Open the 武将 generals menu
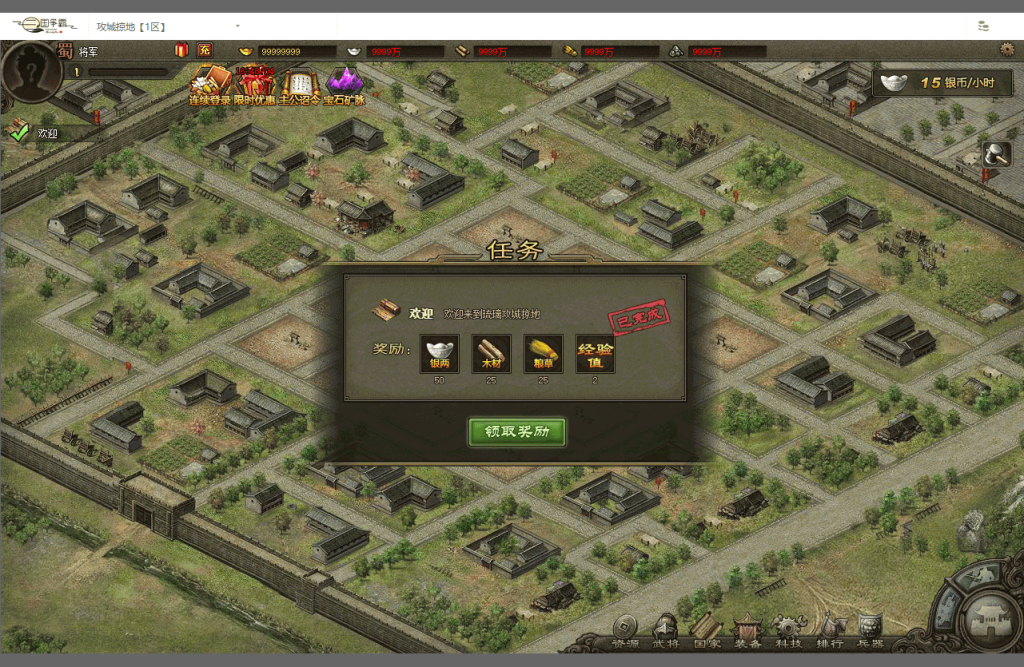This screenshot has height=667, width=1024. click(x=665, y=632)
